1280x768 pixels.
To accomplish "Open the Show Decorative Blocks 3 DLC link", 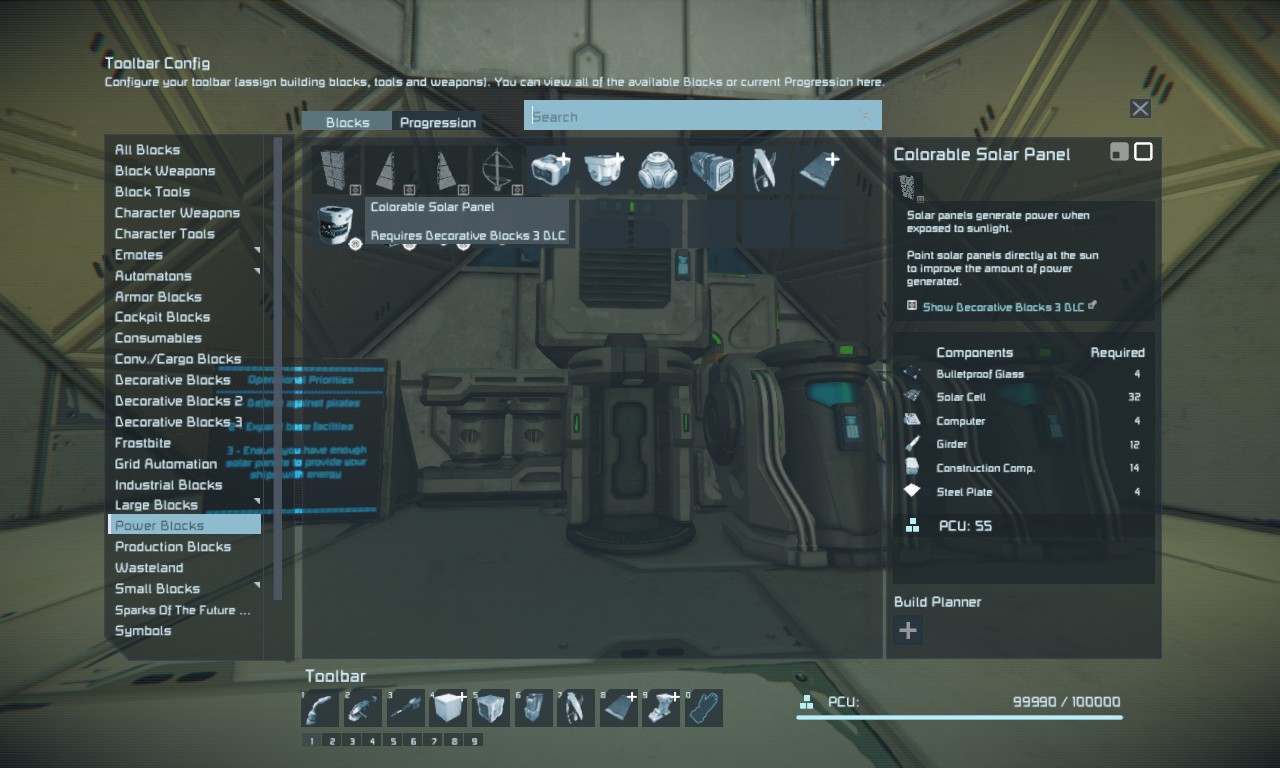I will click(1003, 307).
